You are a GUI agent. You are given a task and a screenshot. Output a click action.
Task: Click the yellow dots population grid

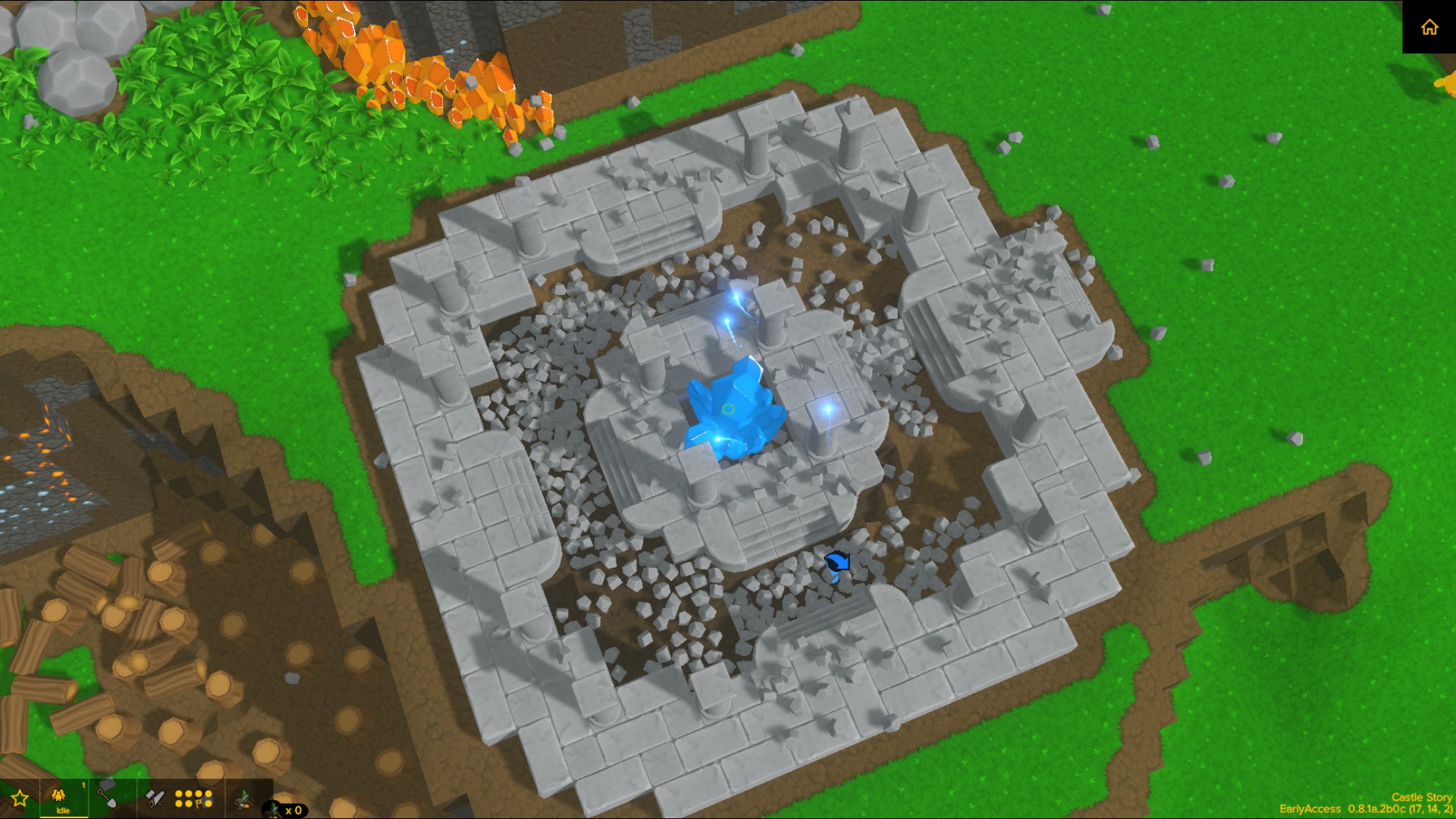193,798
